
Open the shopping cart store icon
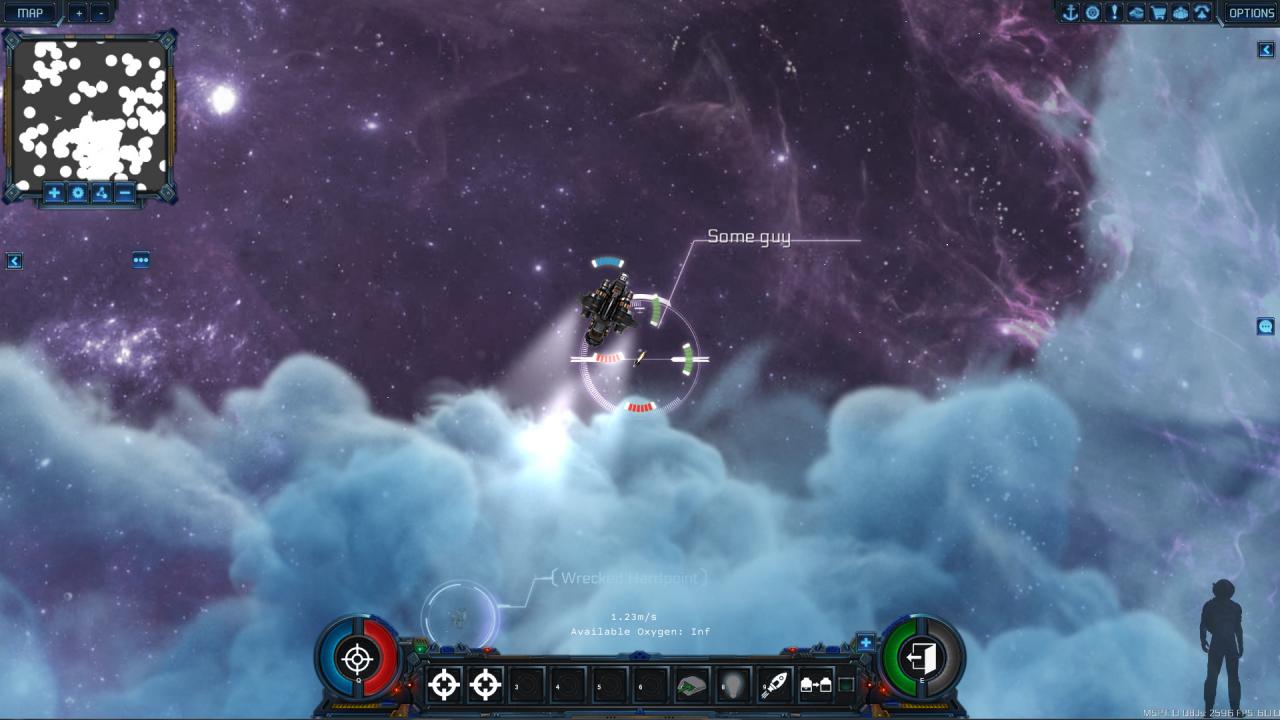(x=1158, y=12)
